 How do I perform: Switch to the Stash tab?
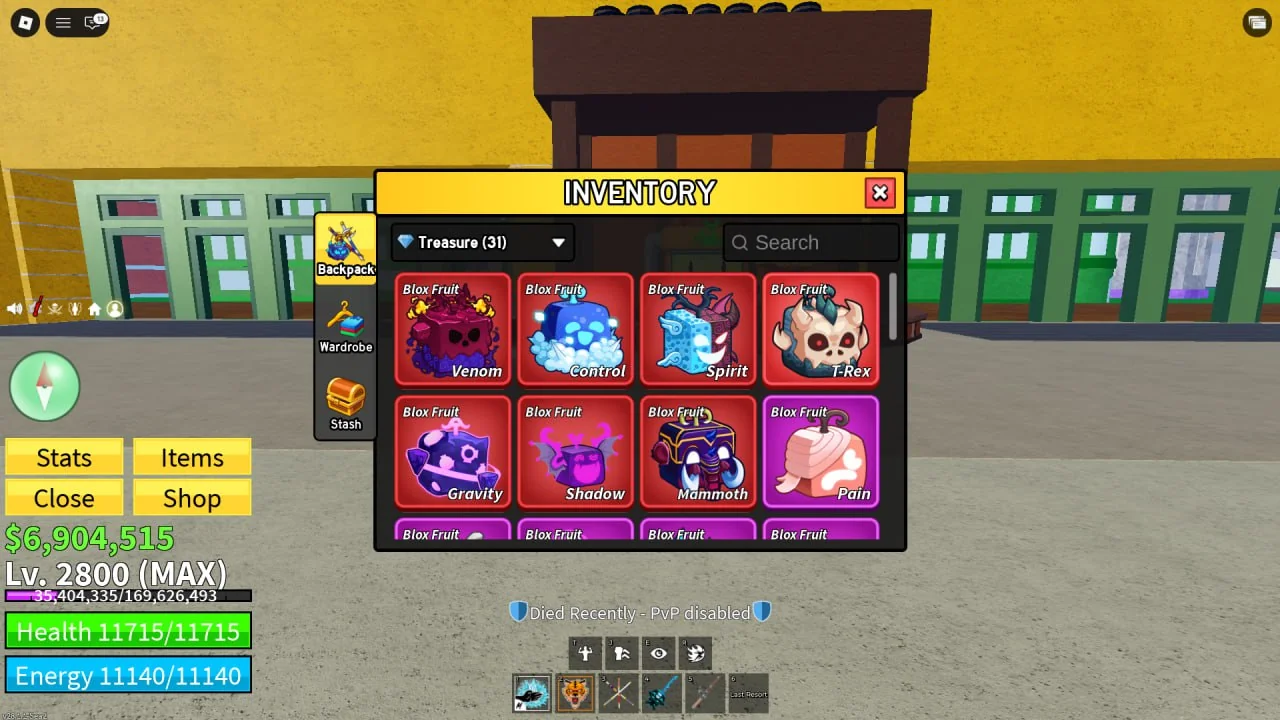coord(345,403)
